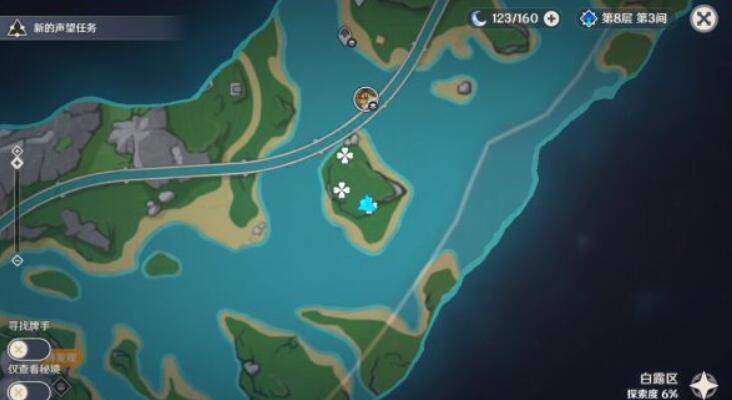Zoom out using the bottom of the zoom slider

tap(17, 260)
